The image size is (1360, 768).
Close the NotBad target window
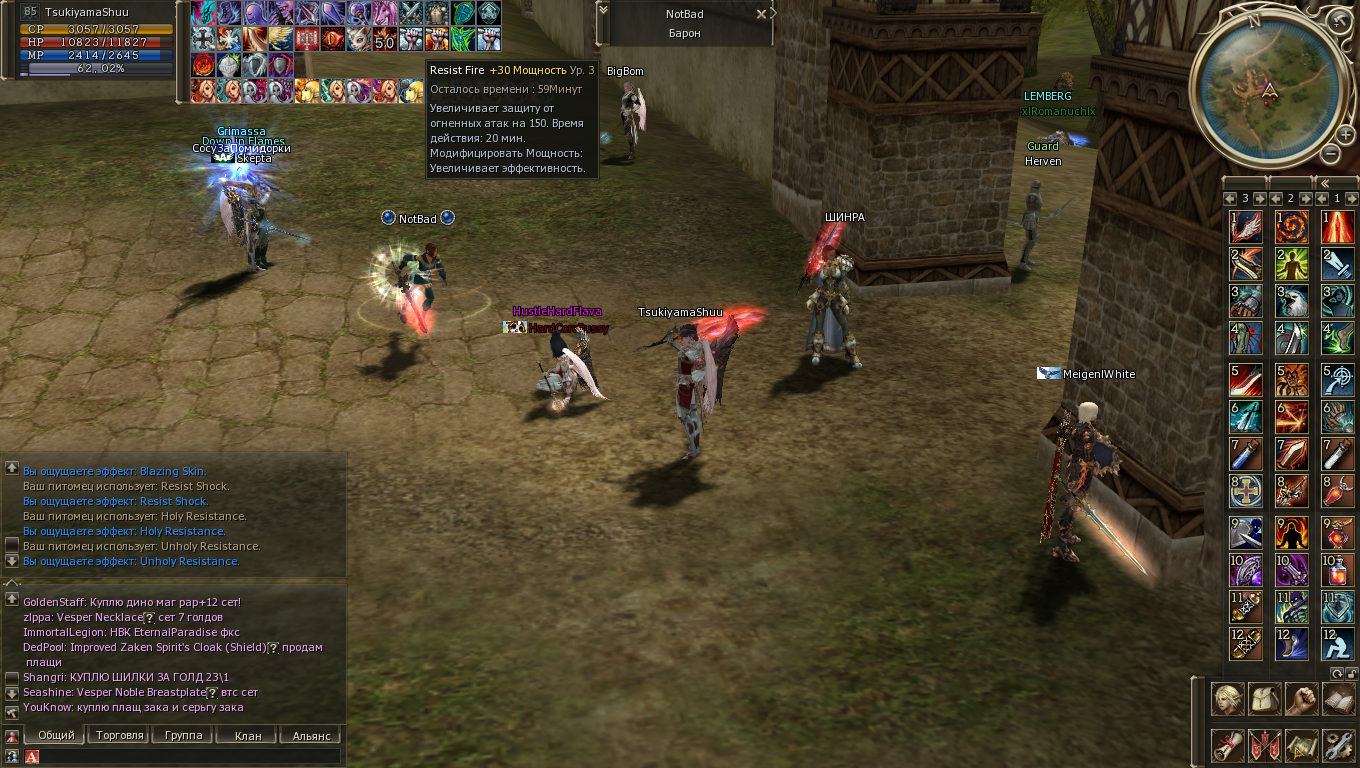click(761, 14)
